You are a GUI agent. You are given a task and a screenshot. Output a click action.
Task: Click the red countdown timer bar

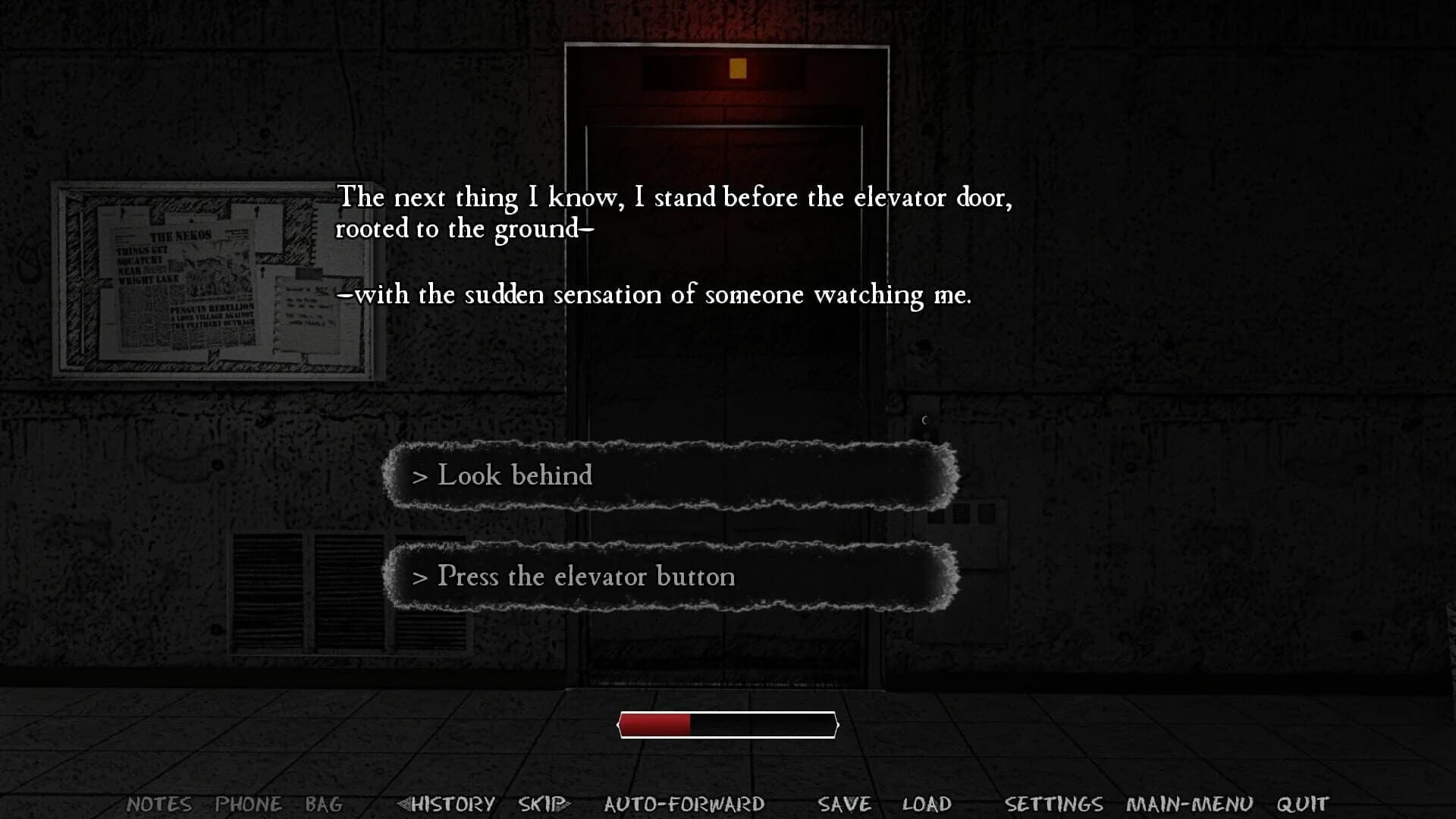(x=656, y=724)
